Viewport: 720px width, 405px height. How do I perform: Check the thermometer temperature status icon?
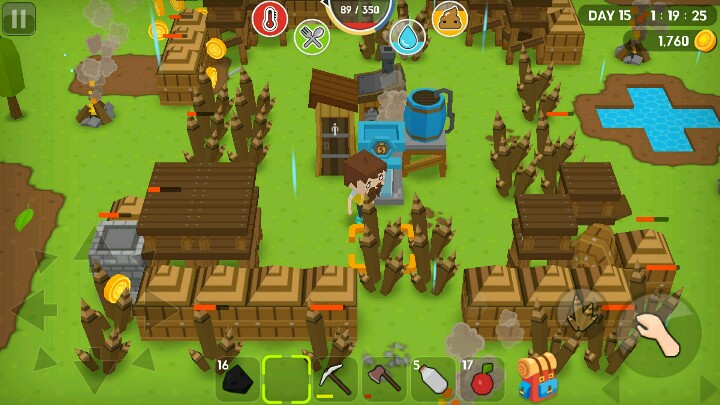coord(270,19)
